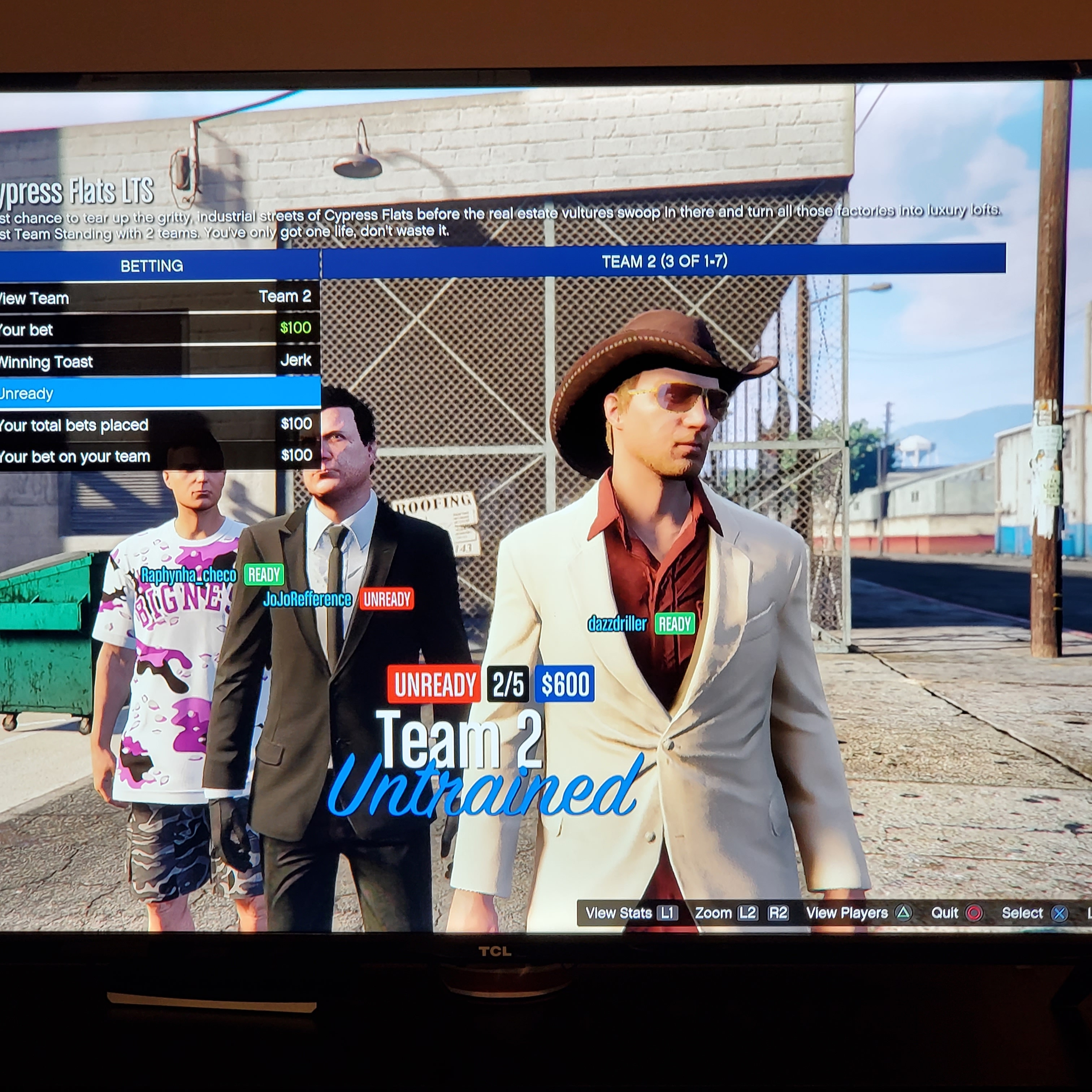
Task: Select the BETTING header tab
Action: tap(152, 266)
